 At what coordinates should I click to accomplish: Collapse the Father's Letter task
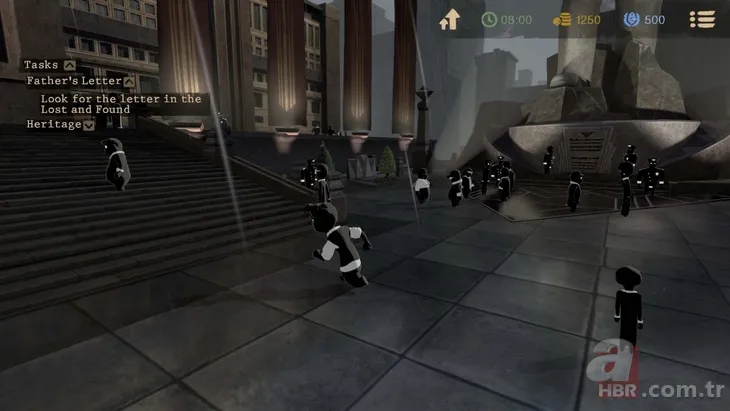click(x=129, y=81)
